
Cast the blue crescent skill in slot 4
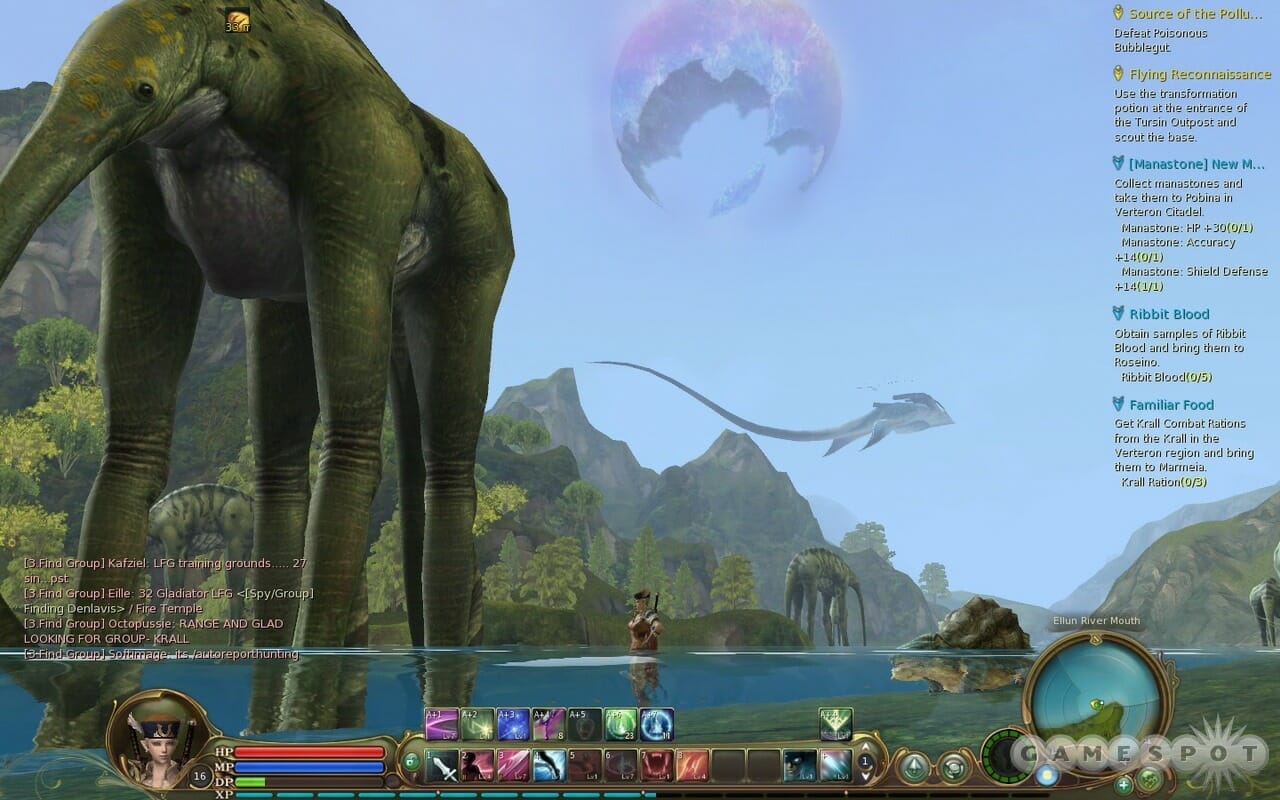point(549,765)
